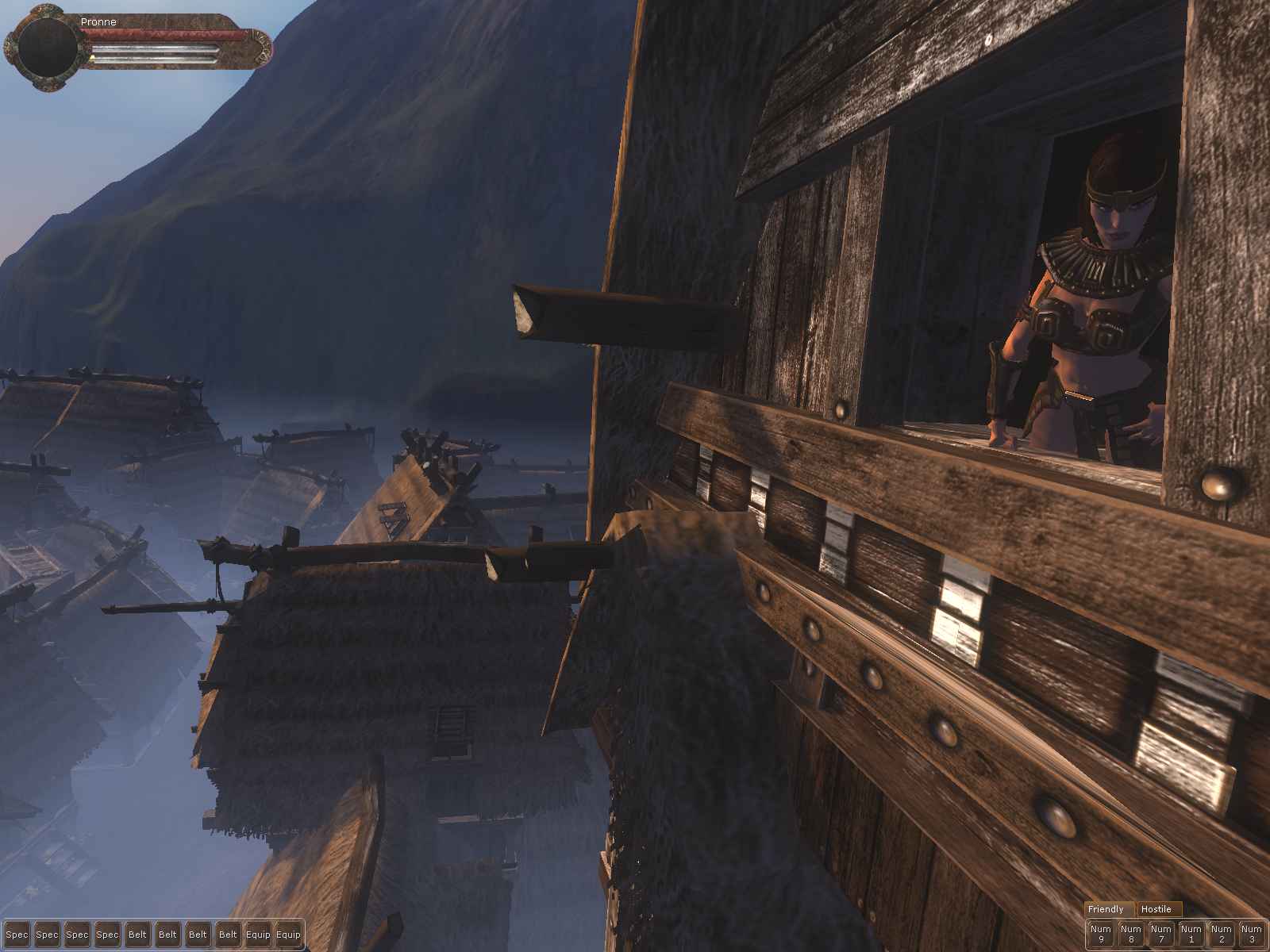
Task: Activate the Num 3 hotkey slot
Action: tap(1251, 934)
